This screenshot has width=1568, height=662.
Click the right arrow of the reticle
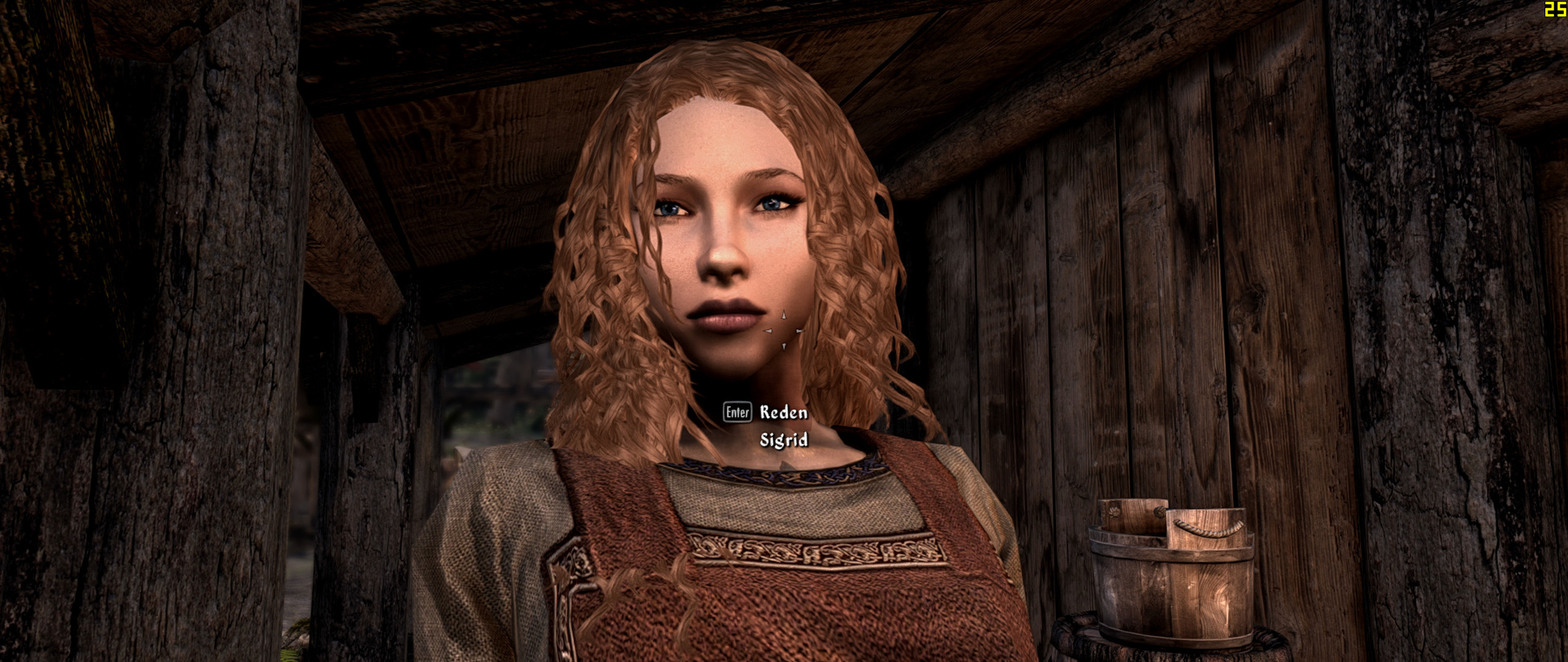(x=800, y=330)
